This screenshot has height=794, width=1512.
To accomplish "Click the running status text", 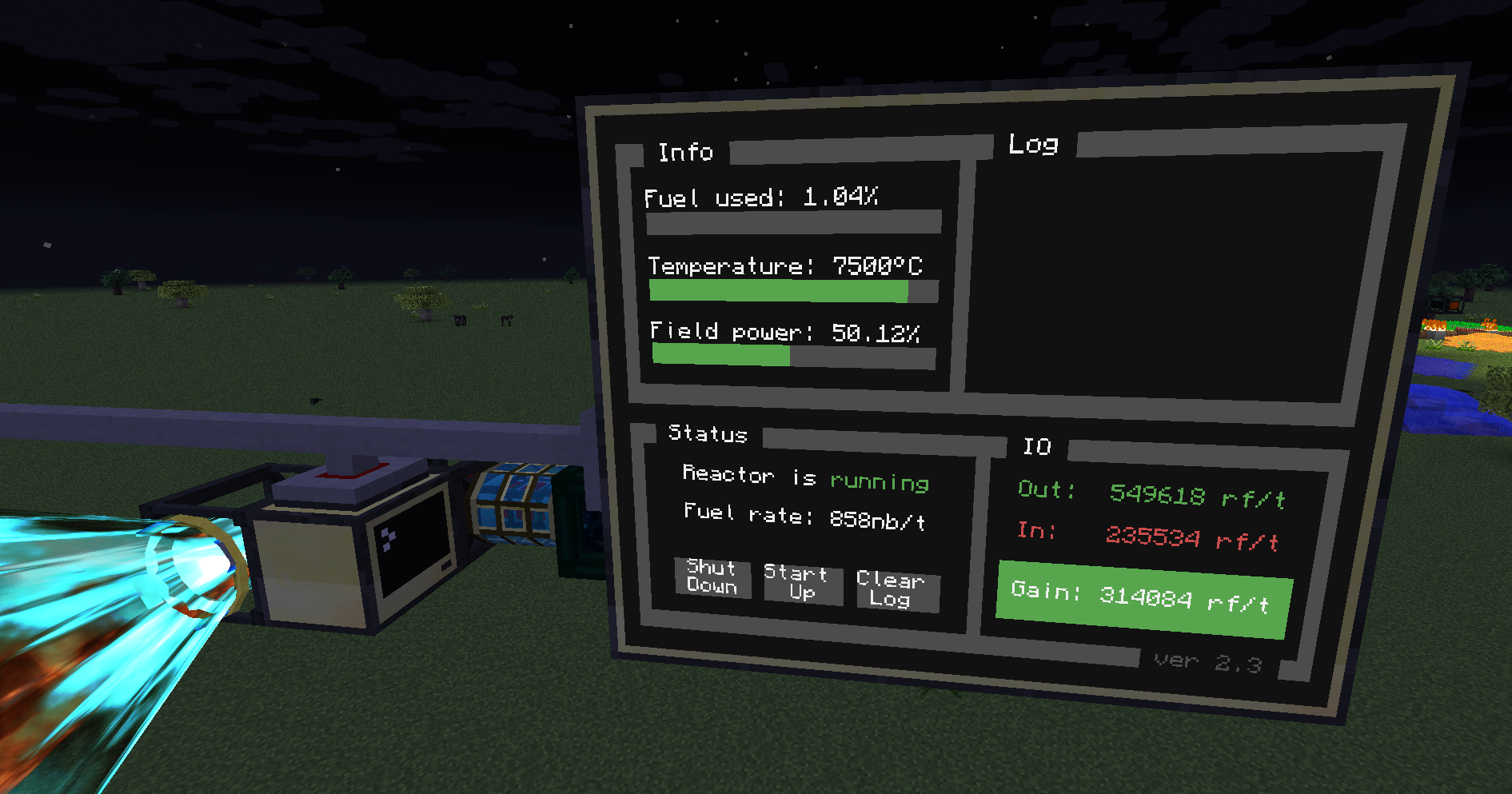I will coord(879,481).
